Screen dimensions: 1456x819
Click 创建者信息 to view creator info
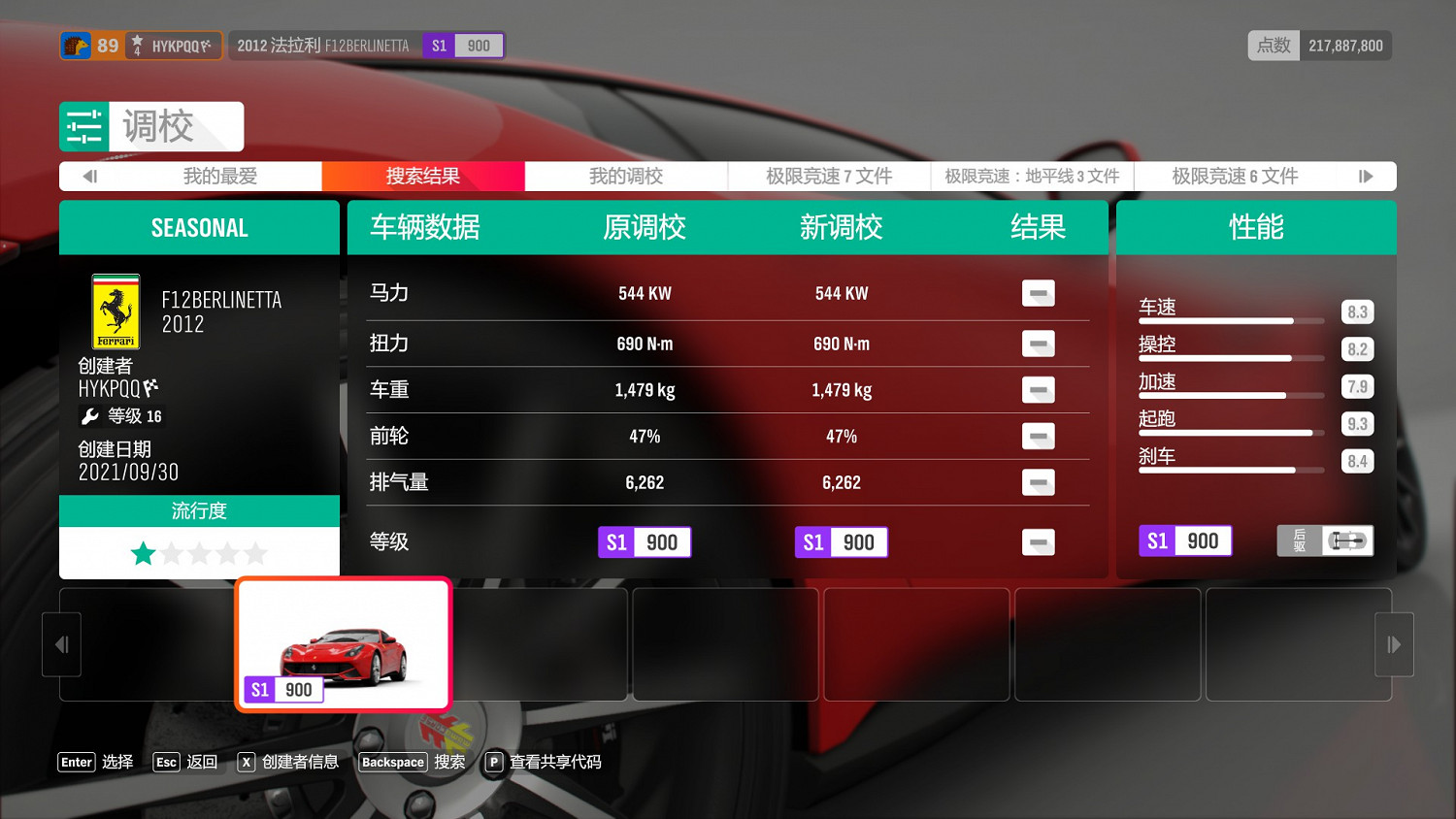[300, 762]
